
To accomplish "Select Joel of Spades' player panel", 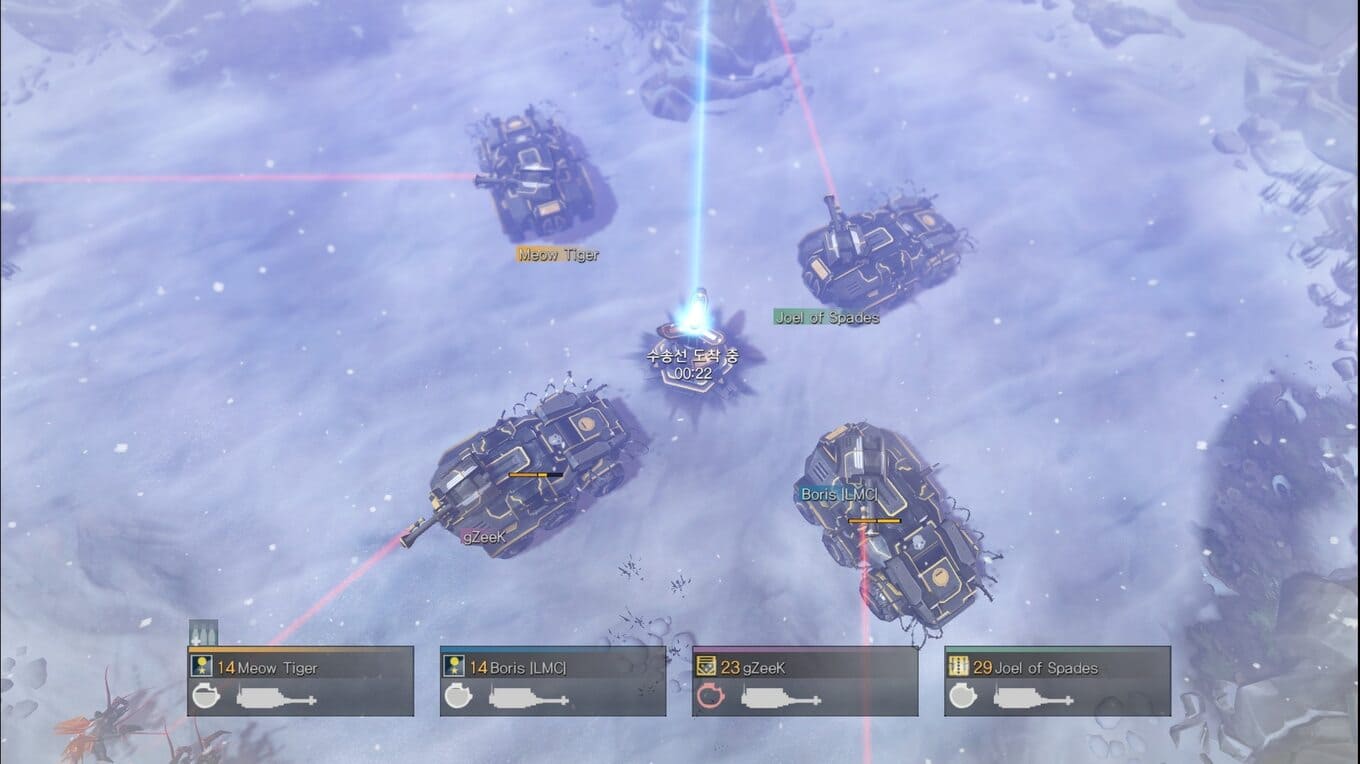I will coord(1057,681).
